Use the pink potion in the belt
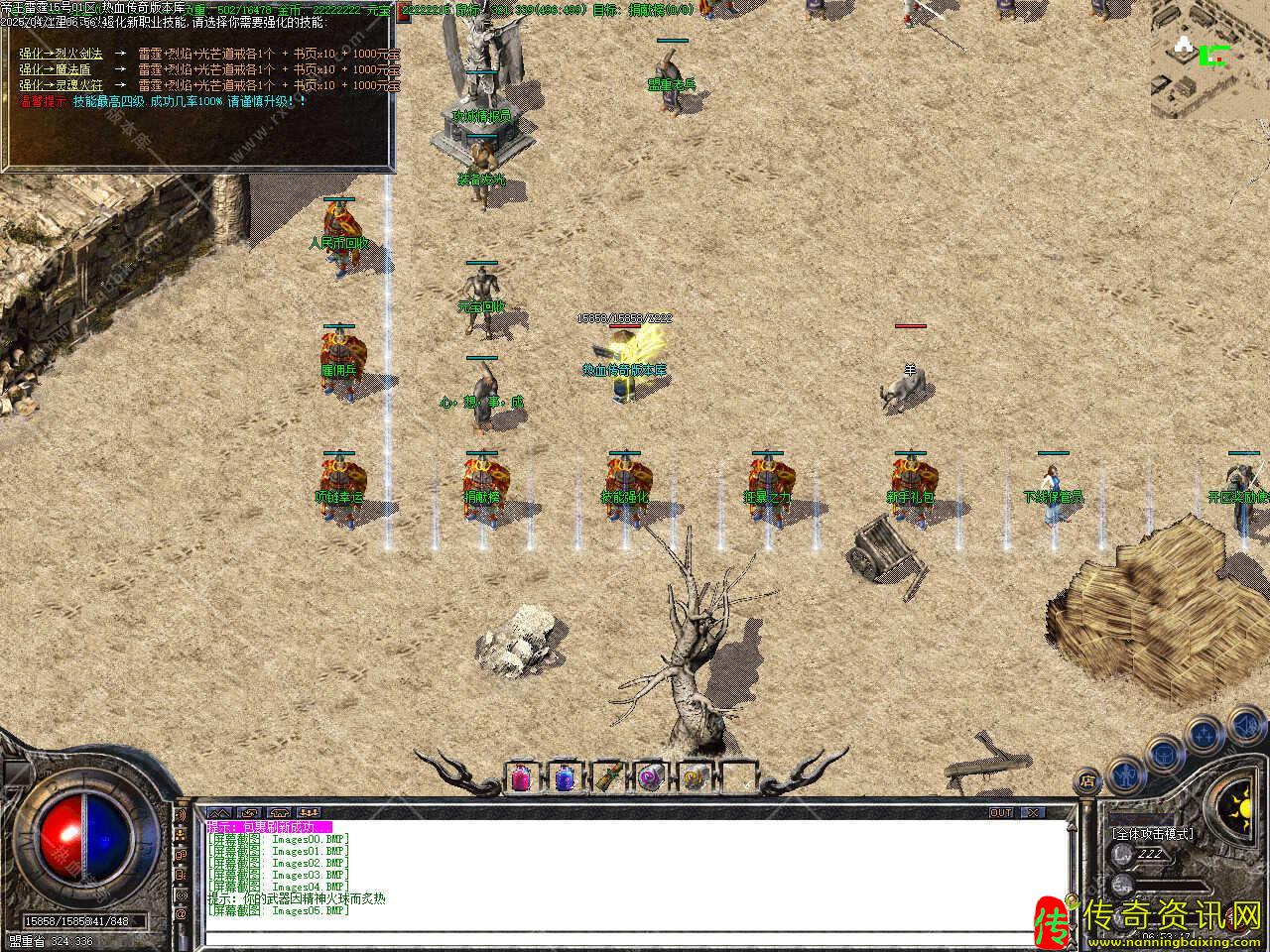Viewport: 1270px width, 952px height. click(x=522, y=778)
